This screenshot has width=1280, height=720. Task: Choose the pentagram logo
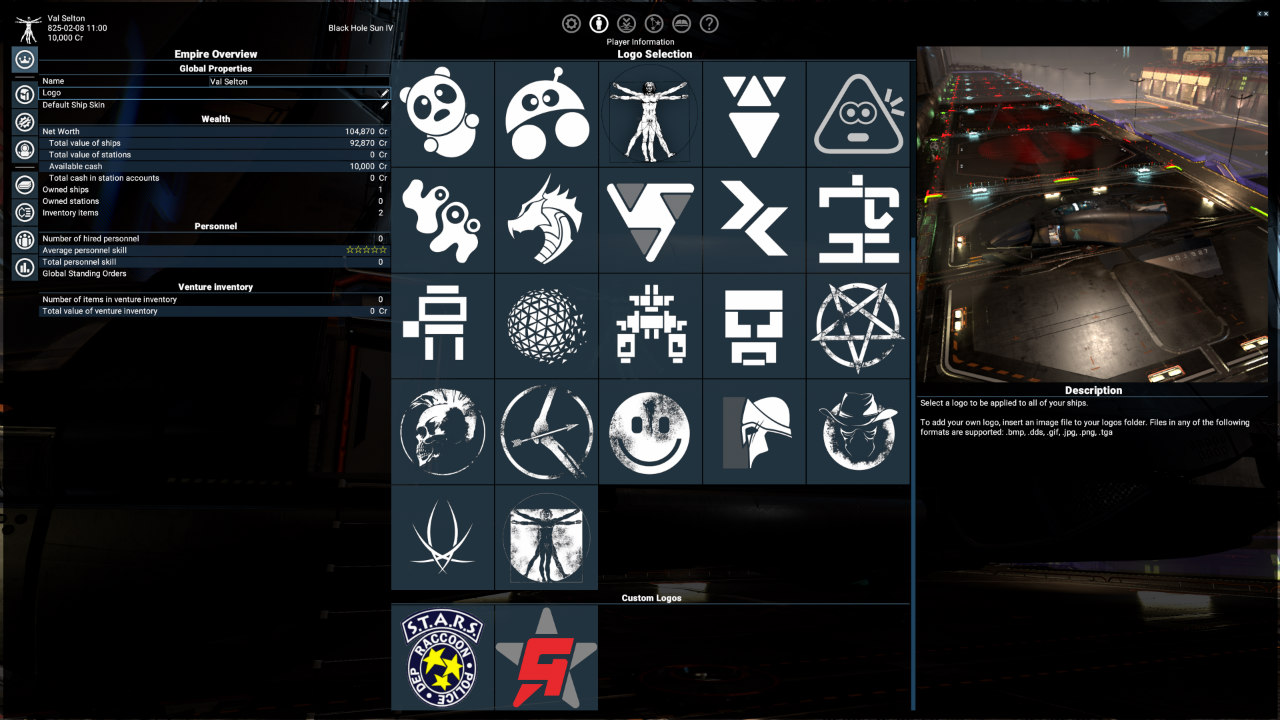pos(858,325)
